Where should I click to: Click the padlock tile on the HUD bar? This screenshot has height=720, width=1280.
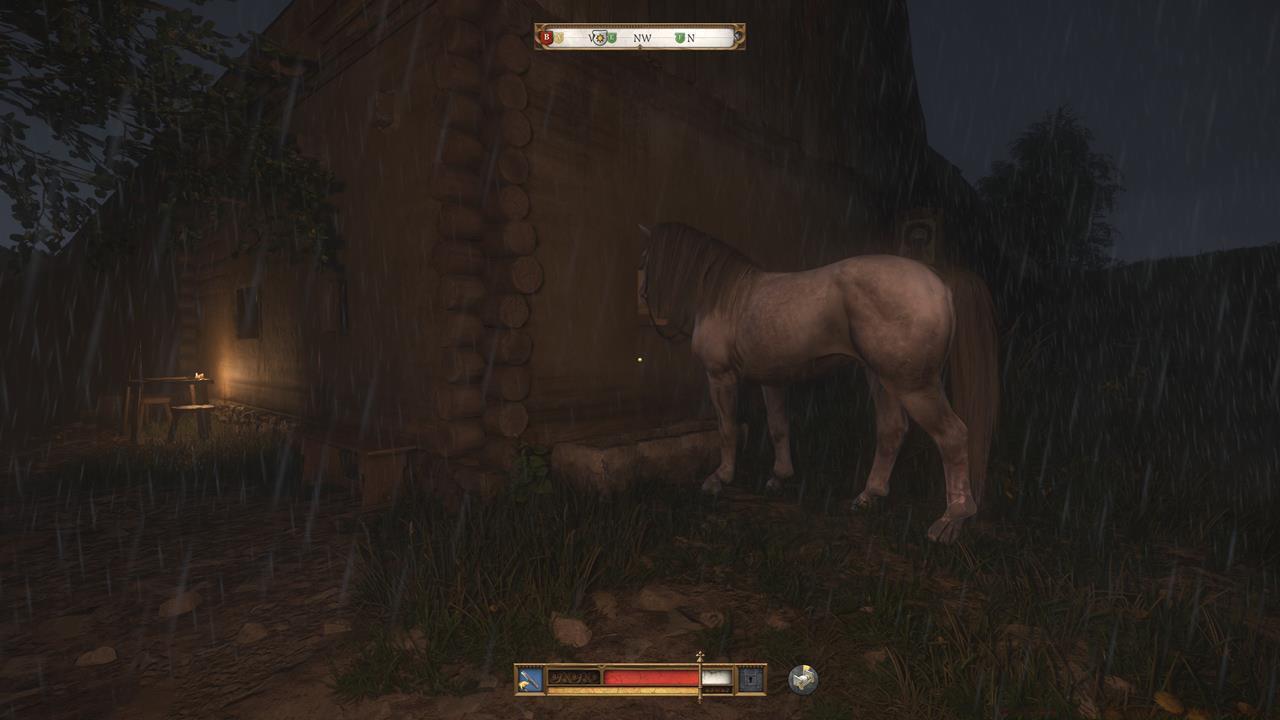pos(750,678)
